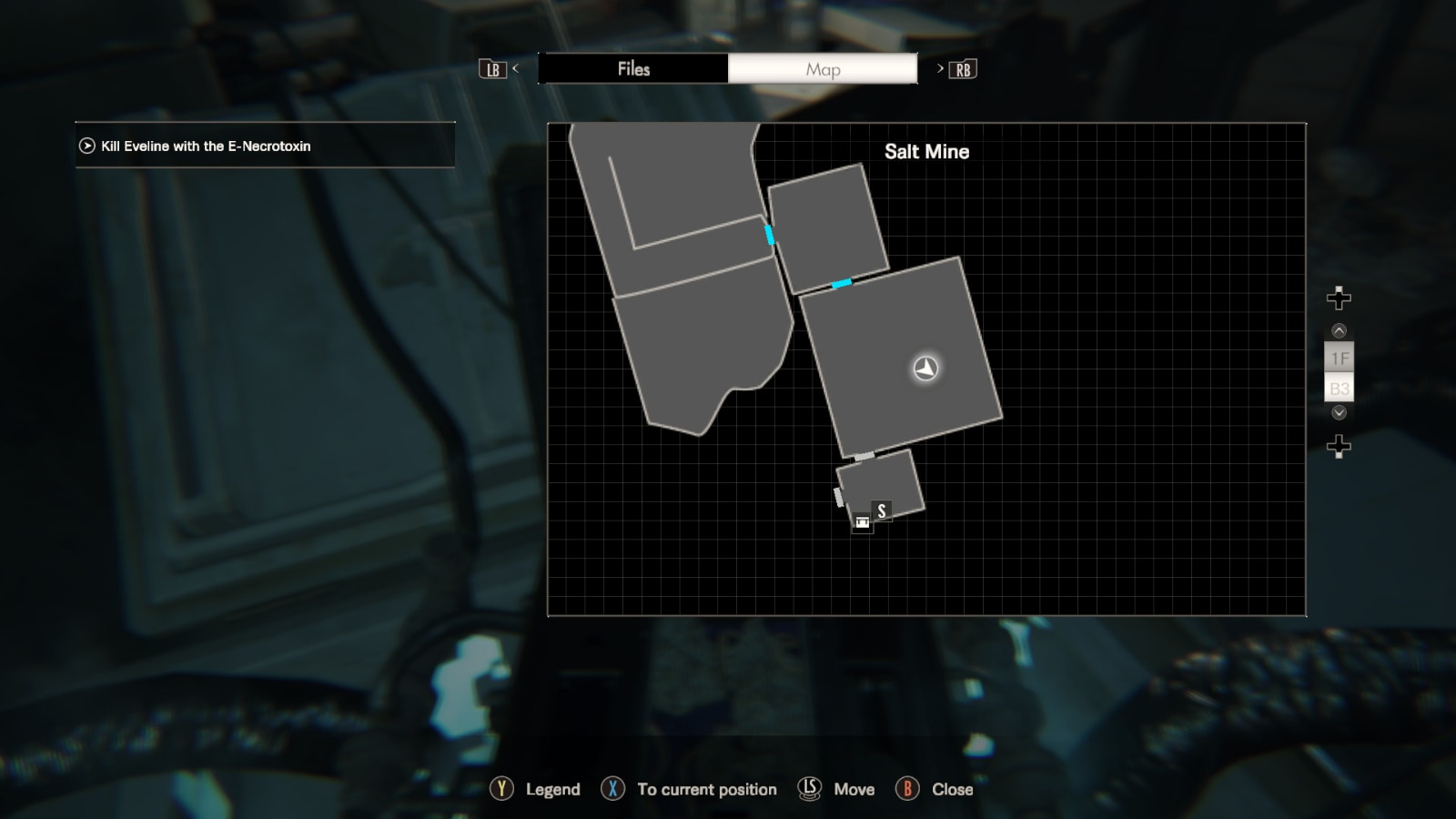The image size is (1456, 819).
Task: Click the upper zoom plus icon
Action: [x=1338, y=297]
